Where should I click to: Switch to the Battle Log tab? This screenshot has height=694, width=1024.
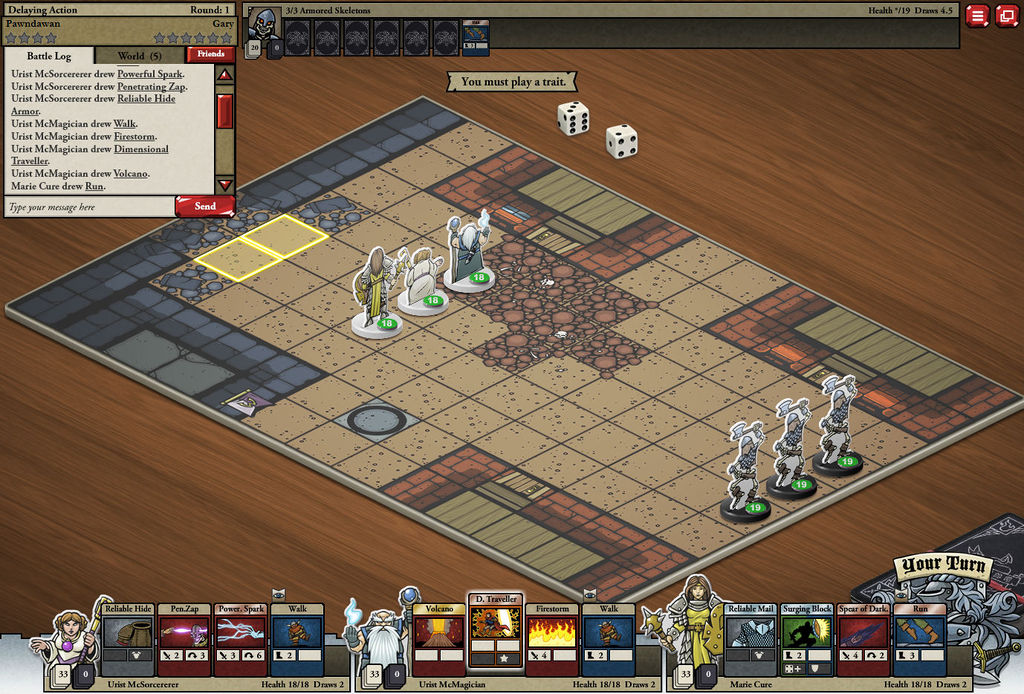pyautogui.click(x=48, y=56)
